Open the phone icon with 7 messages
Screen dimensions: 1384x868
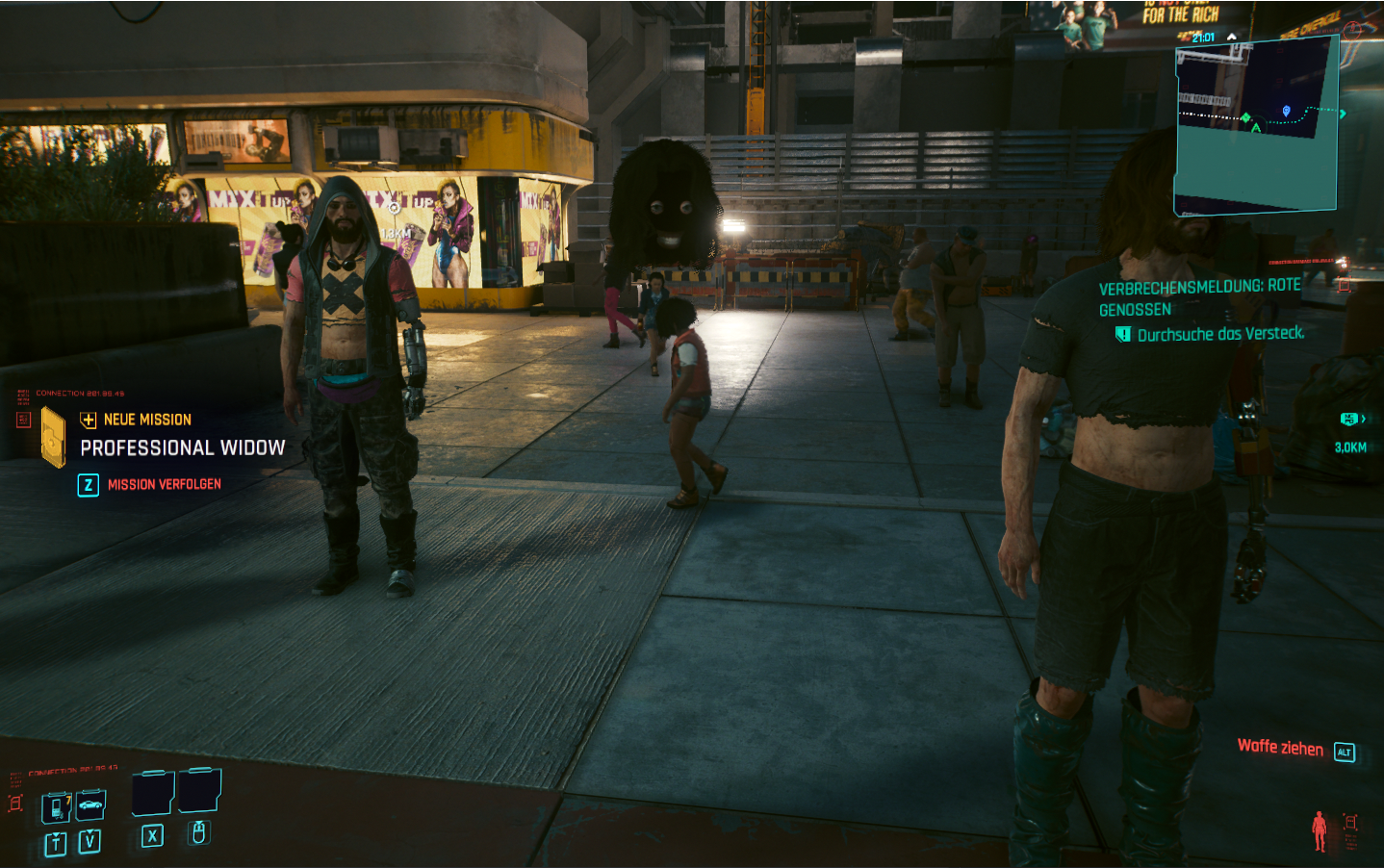coord(57,806)
